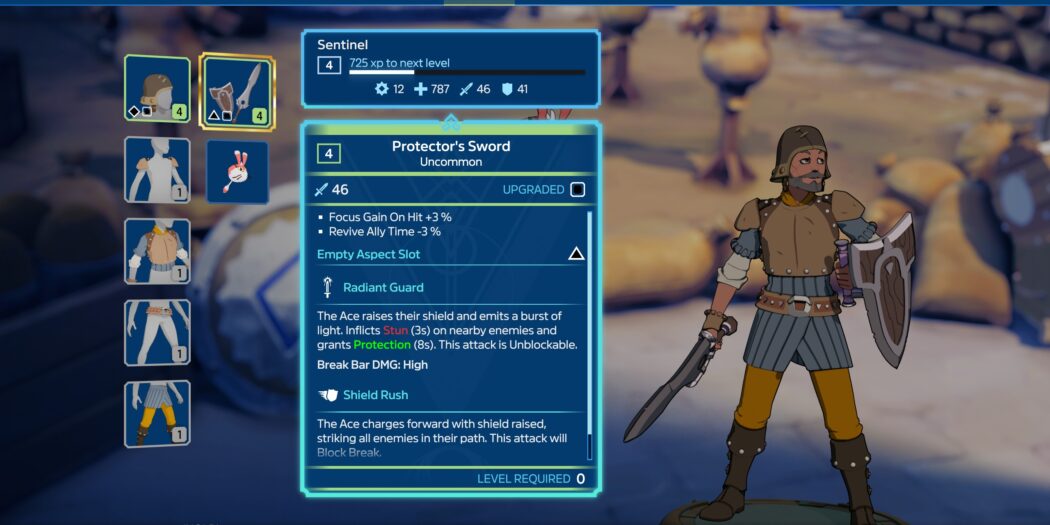Viewport: 1050px width, 525px height.
Task: Open the belt equipment slot
Action: point(157,332)
